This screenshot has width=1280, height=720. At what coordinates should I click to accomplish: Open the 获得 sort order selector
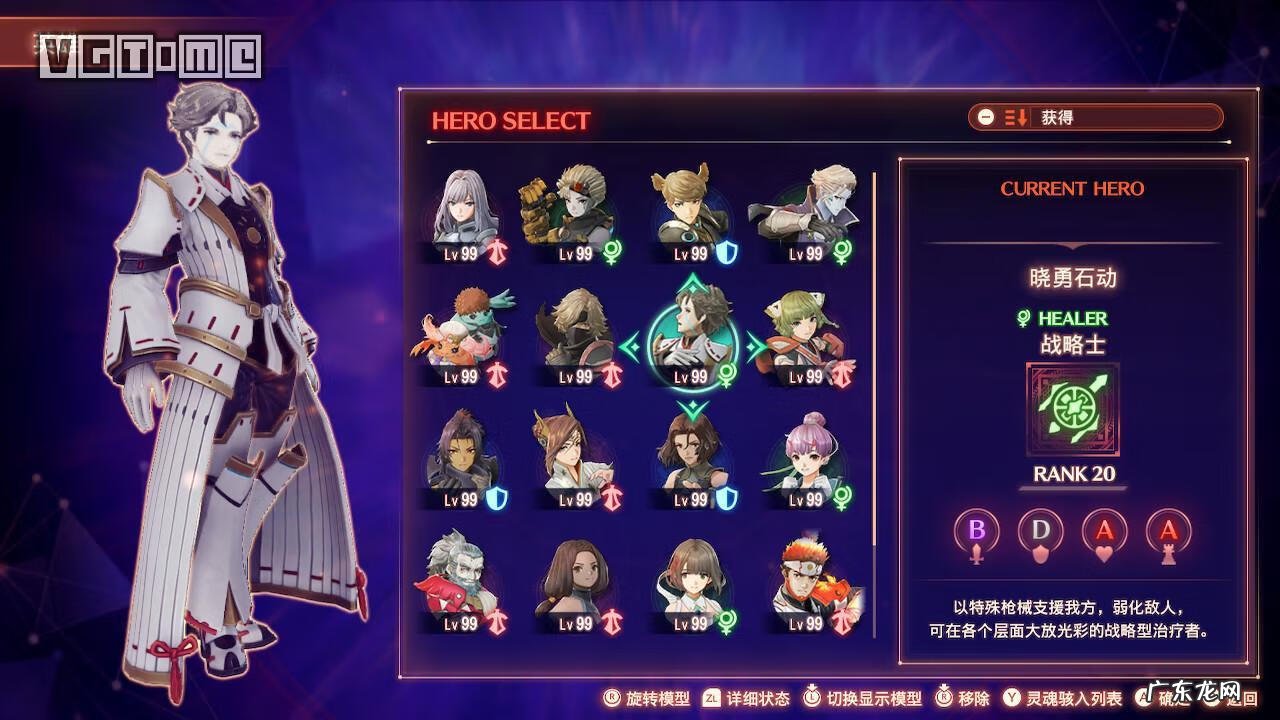(1095, 117)
